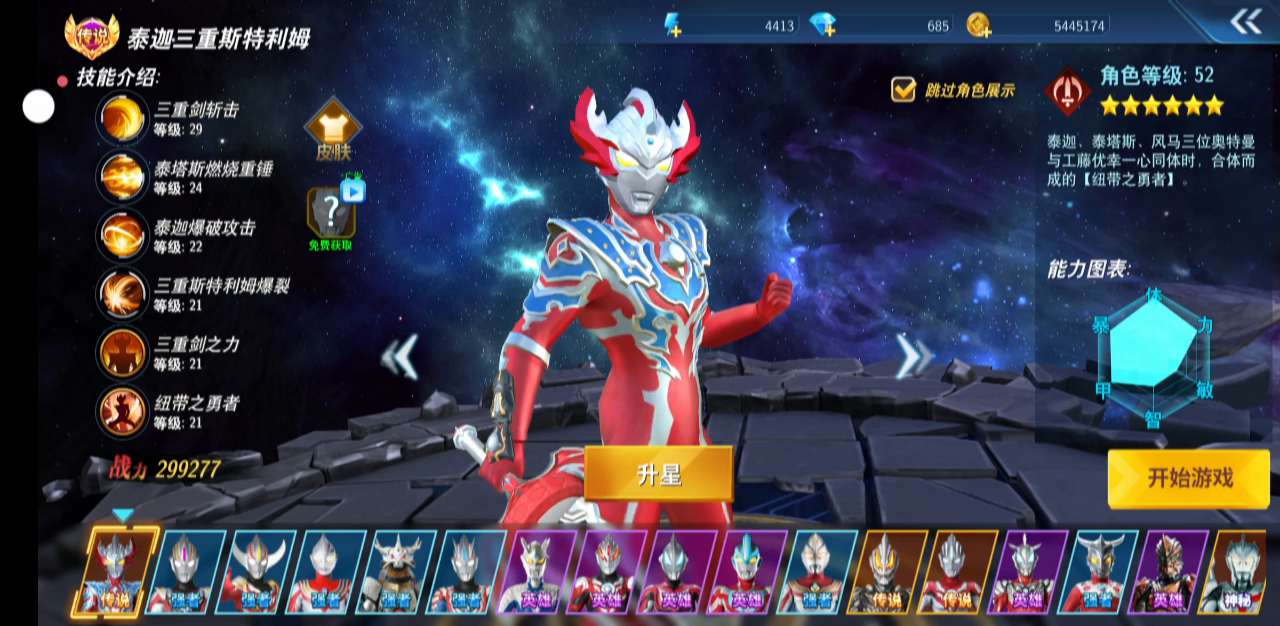Viewport: 1280px width, 626px height.
Task: Show the previous character with left arrow
Action: point(401,357)
